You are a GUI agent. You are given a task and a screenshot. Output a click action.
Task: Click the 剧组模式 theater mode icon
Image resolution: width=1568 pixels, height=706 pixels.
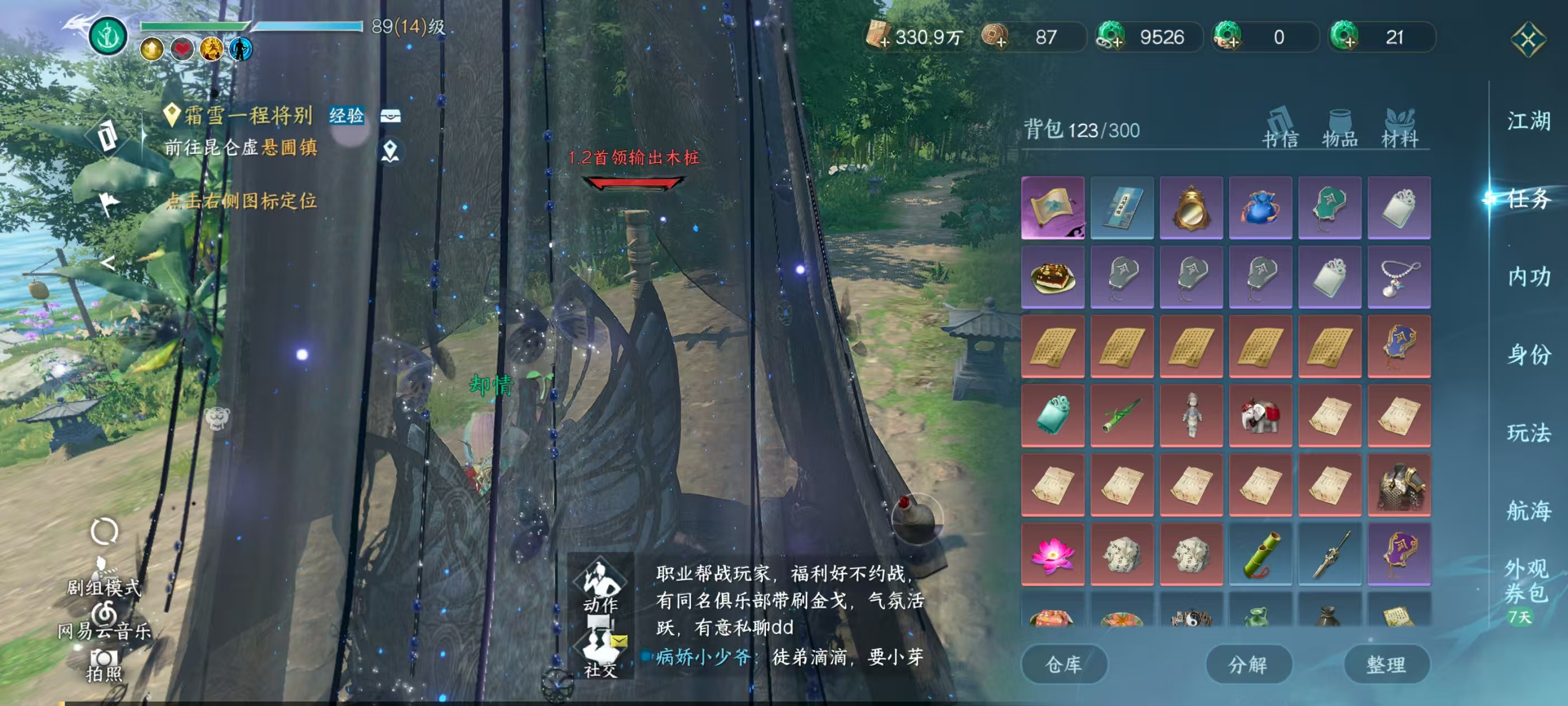click(104, 569)
